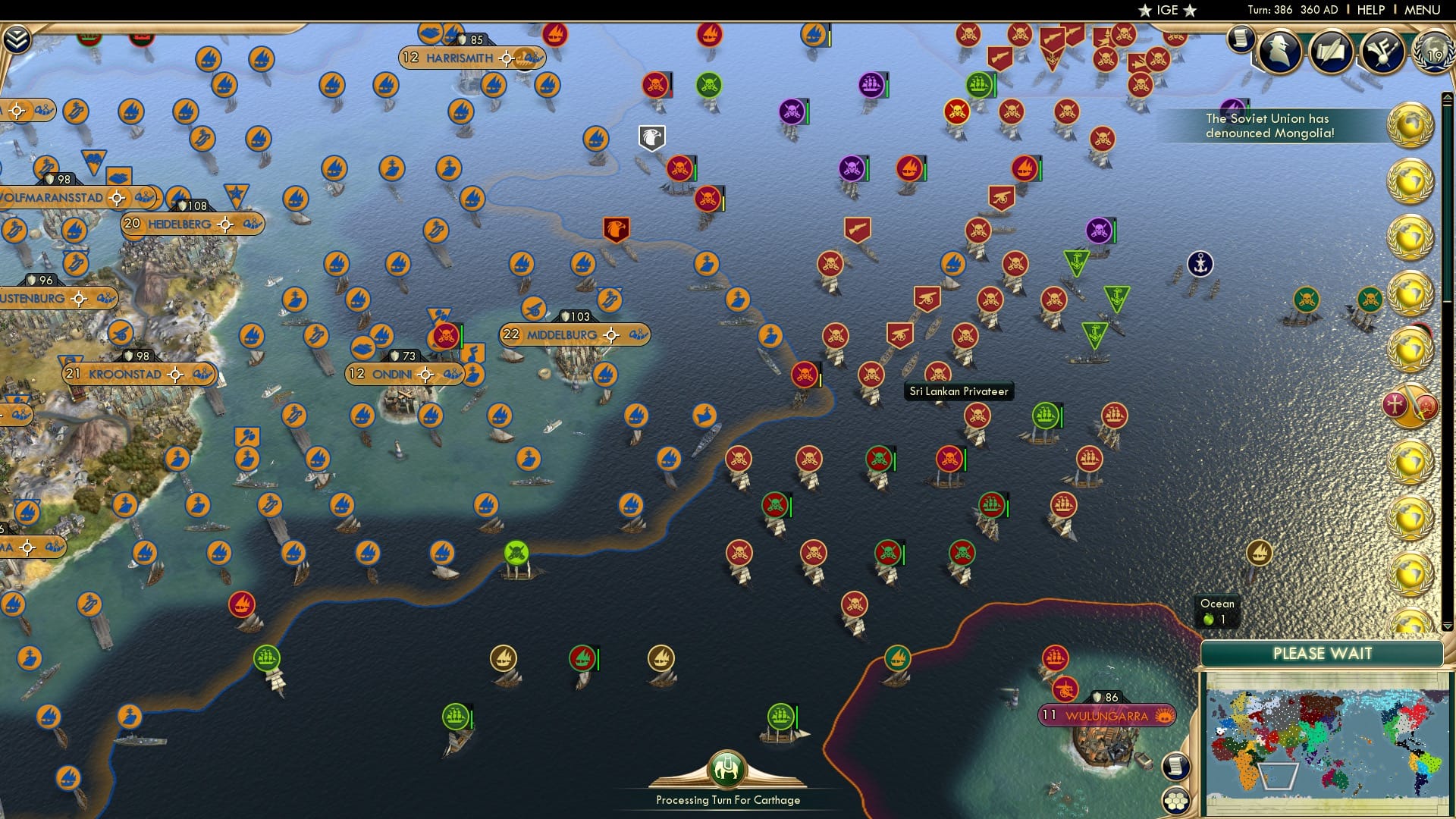This screenshot has height=819, width=1456.
Task: Open the notification log scroll icon below the turn counter
Action: (1242, 39)
